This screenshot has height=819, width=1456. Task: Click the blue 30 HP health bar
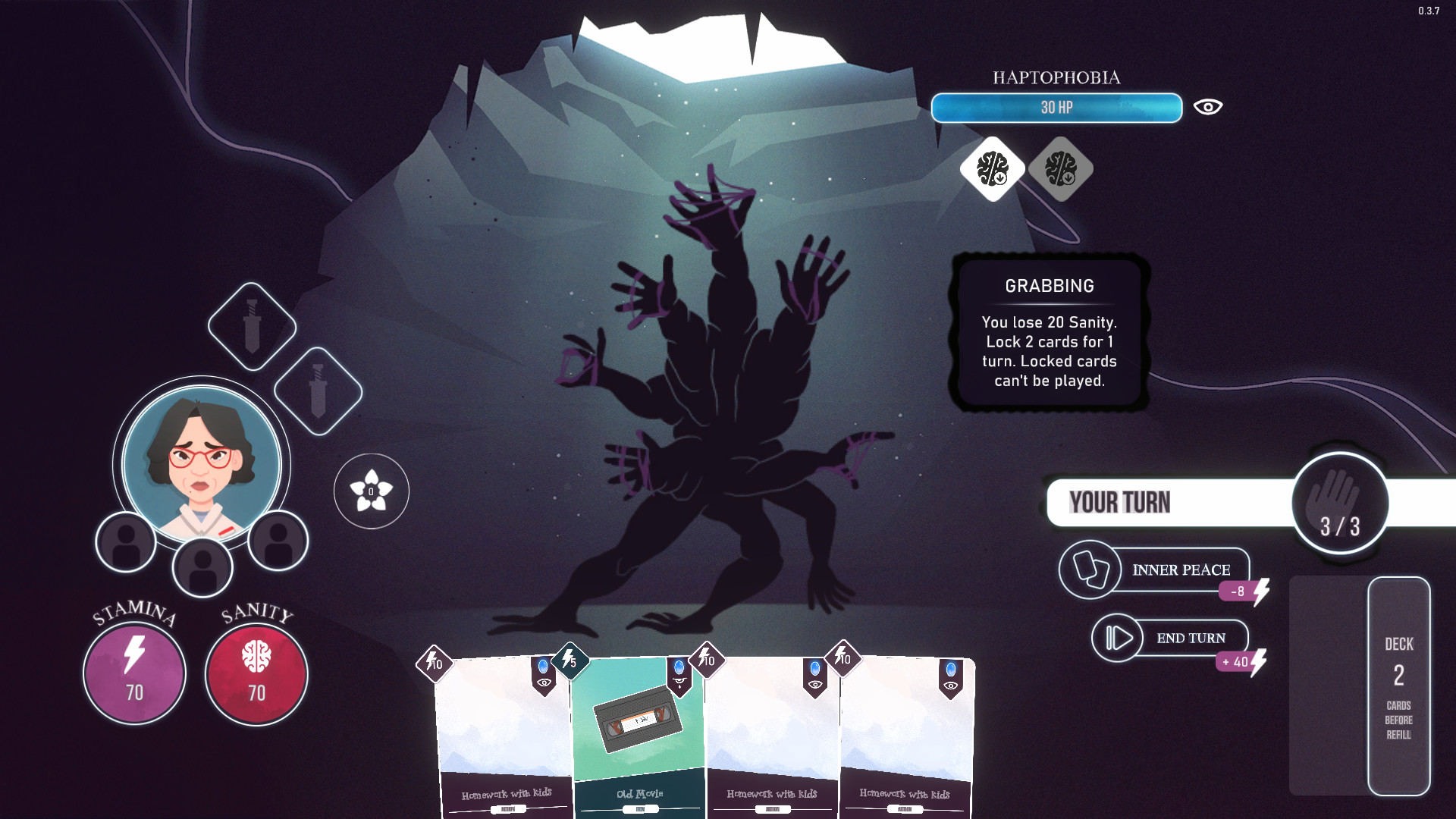[1056, 108]
